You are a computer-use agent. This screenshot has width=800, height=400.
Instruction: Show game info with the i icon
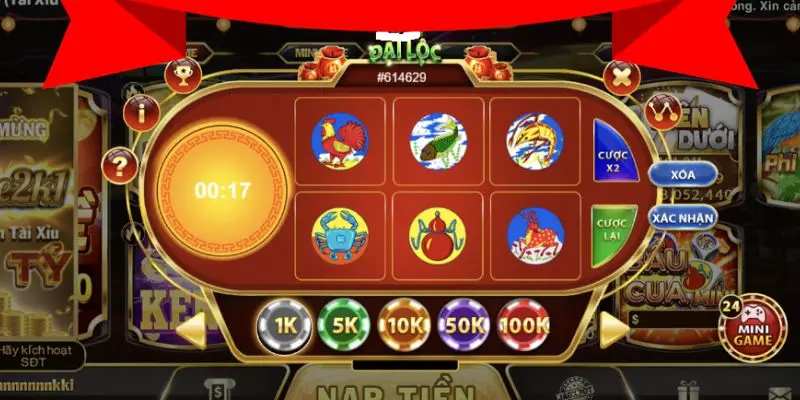139,110
